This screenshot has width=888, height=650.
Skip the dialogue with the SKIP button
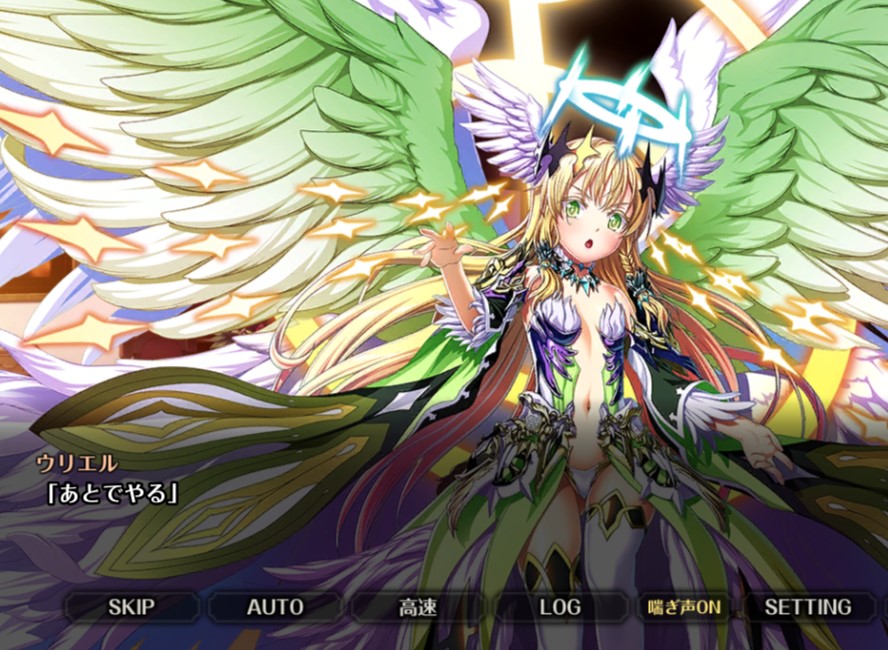[x=131, y=607]
